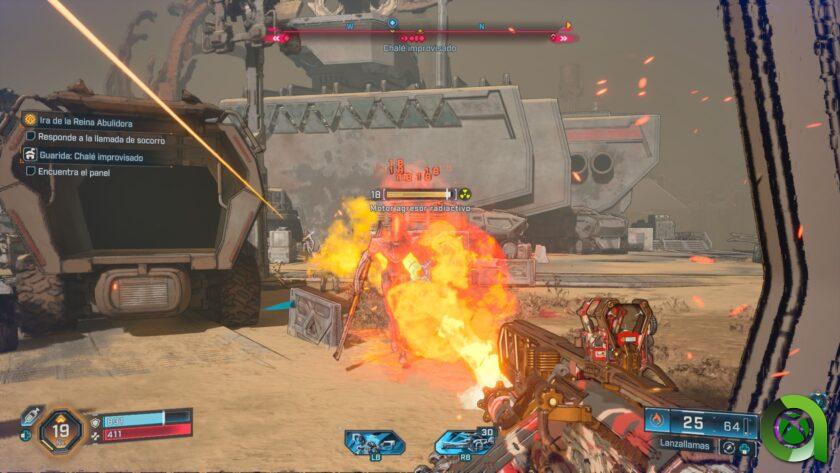Click the Responde a la llamada de socorro objective

[100, 138]
